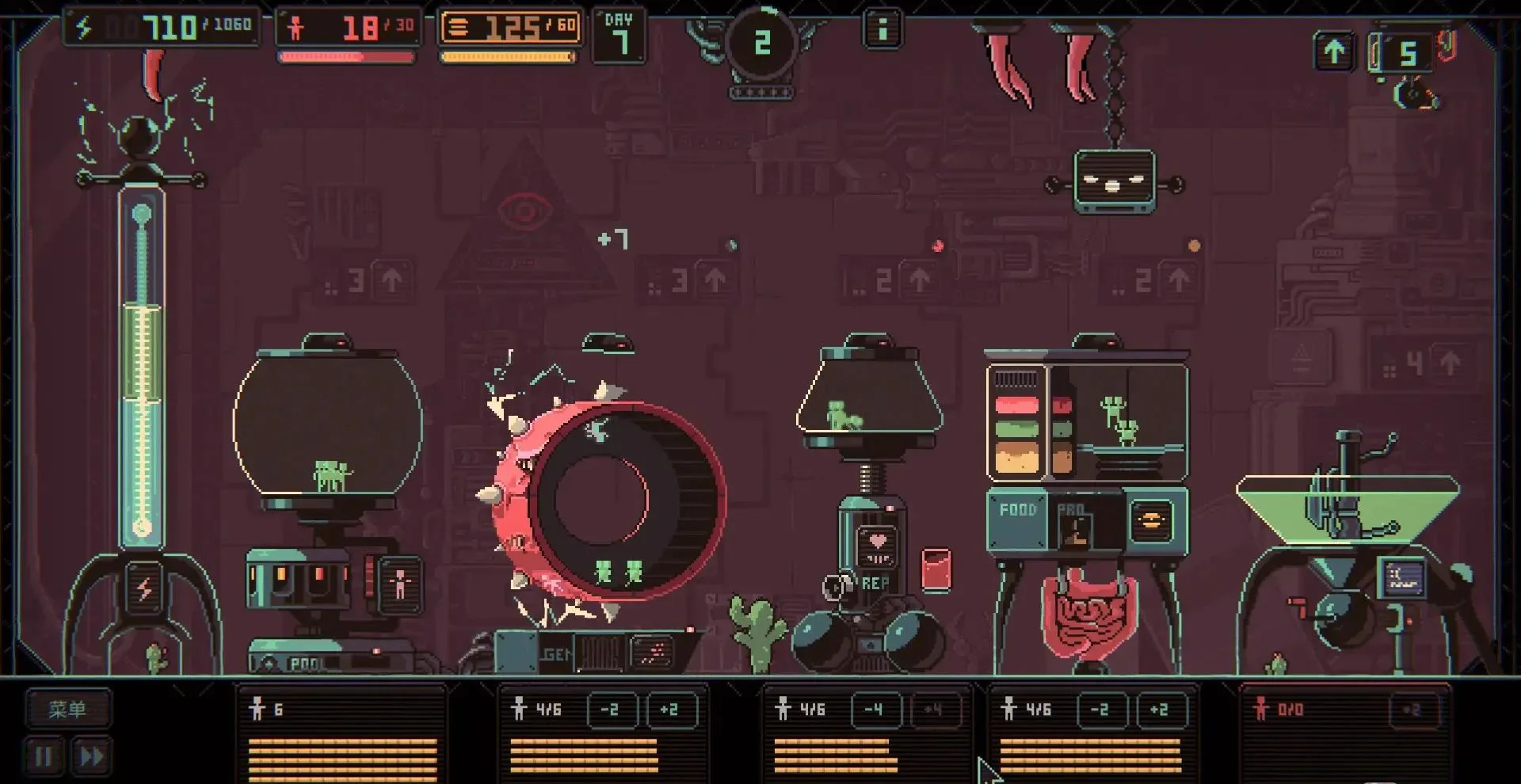Open the info "i" panel
Viewport: 1521px width, 784px height.
pyautogui.click(x=882, y=31)
